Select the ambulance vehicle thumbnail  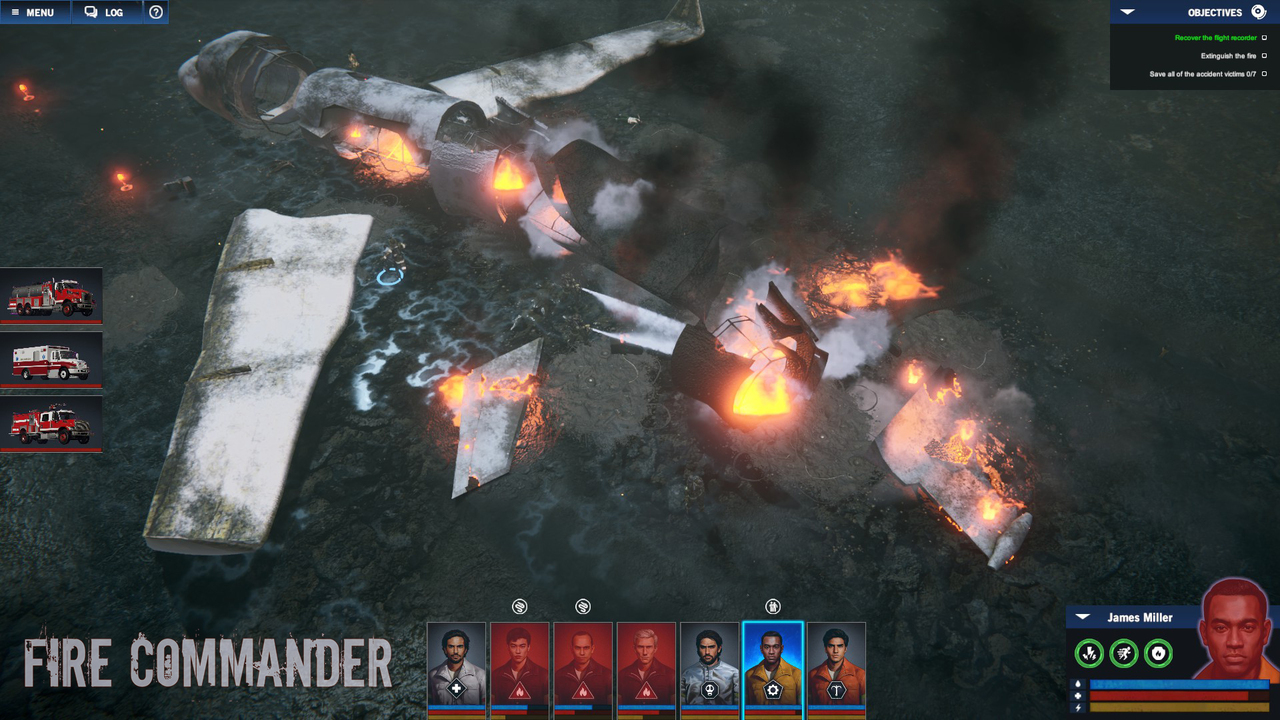click(x=51, y=360)
